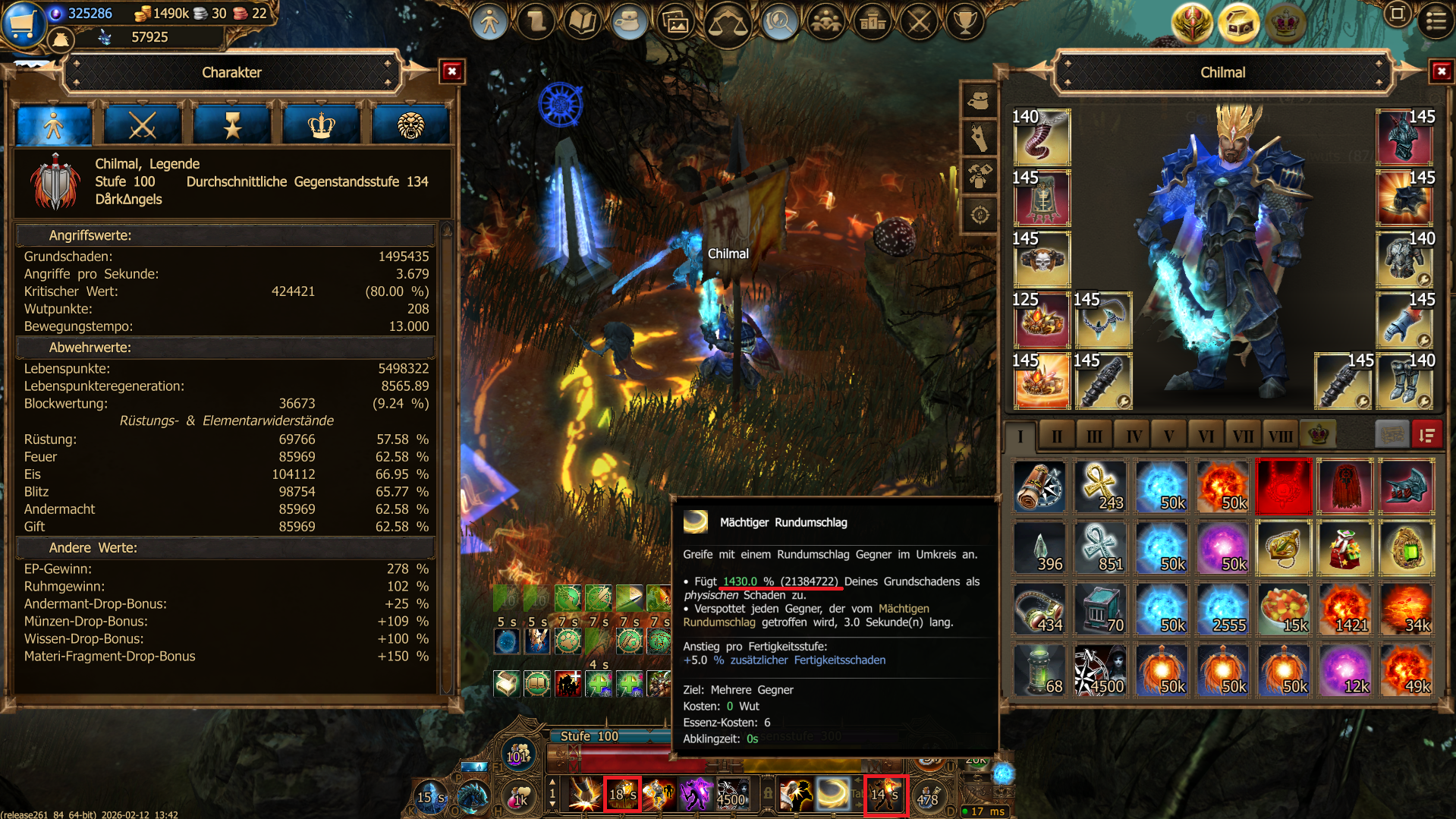
Task: Select the lion head character tab
Action: (x=410, y=125)
